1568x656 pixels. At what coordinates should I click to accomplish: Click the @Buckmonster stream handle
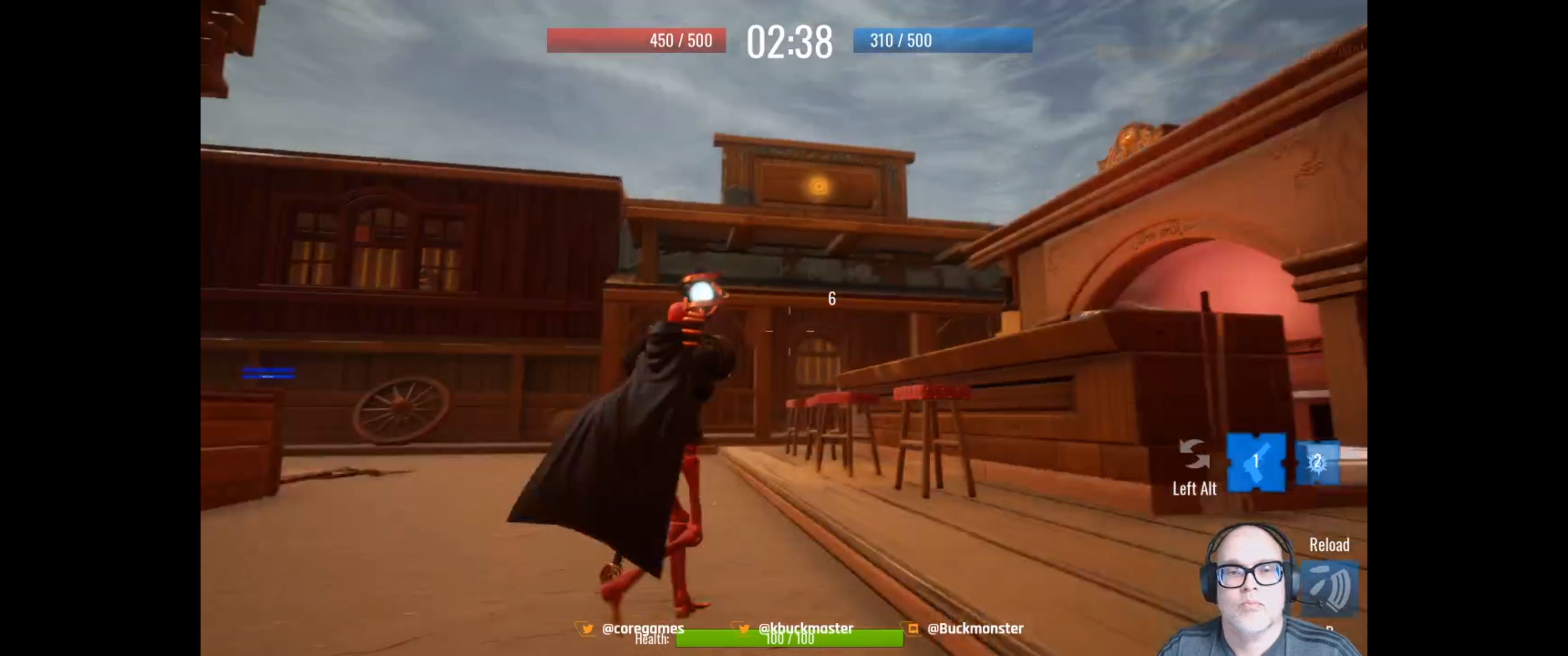(x=975, y=628)
